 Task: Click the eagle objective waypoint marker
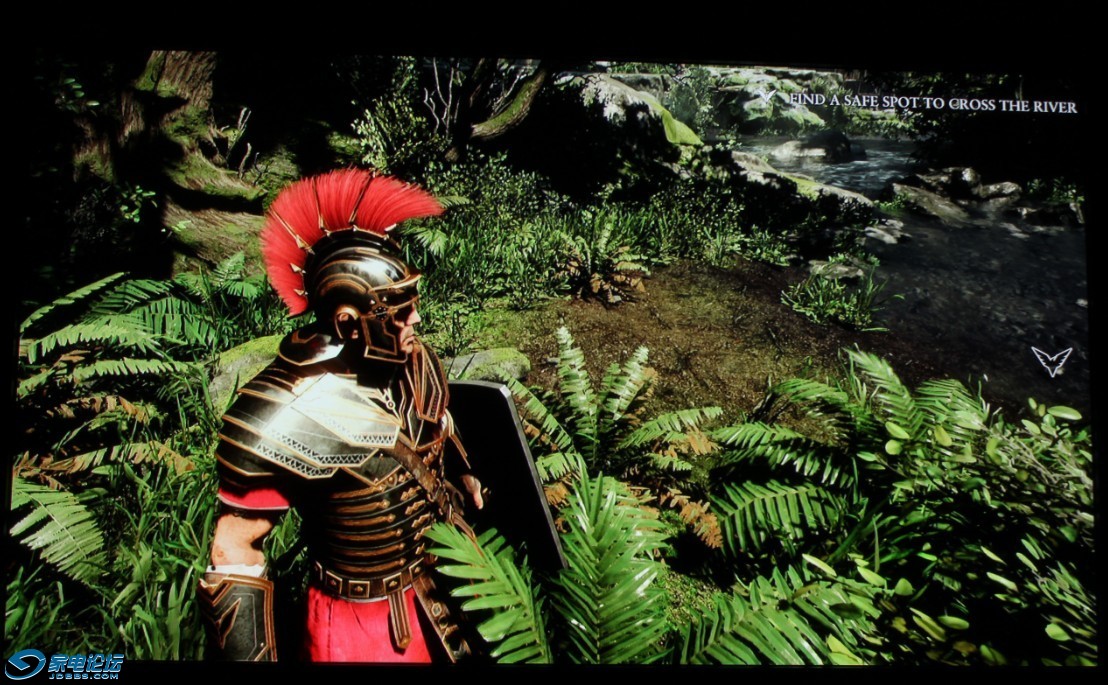(x=1051, y=361)
